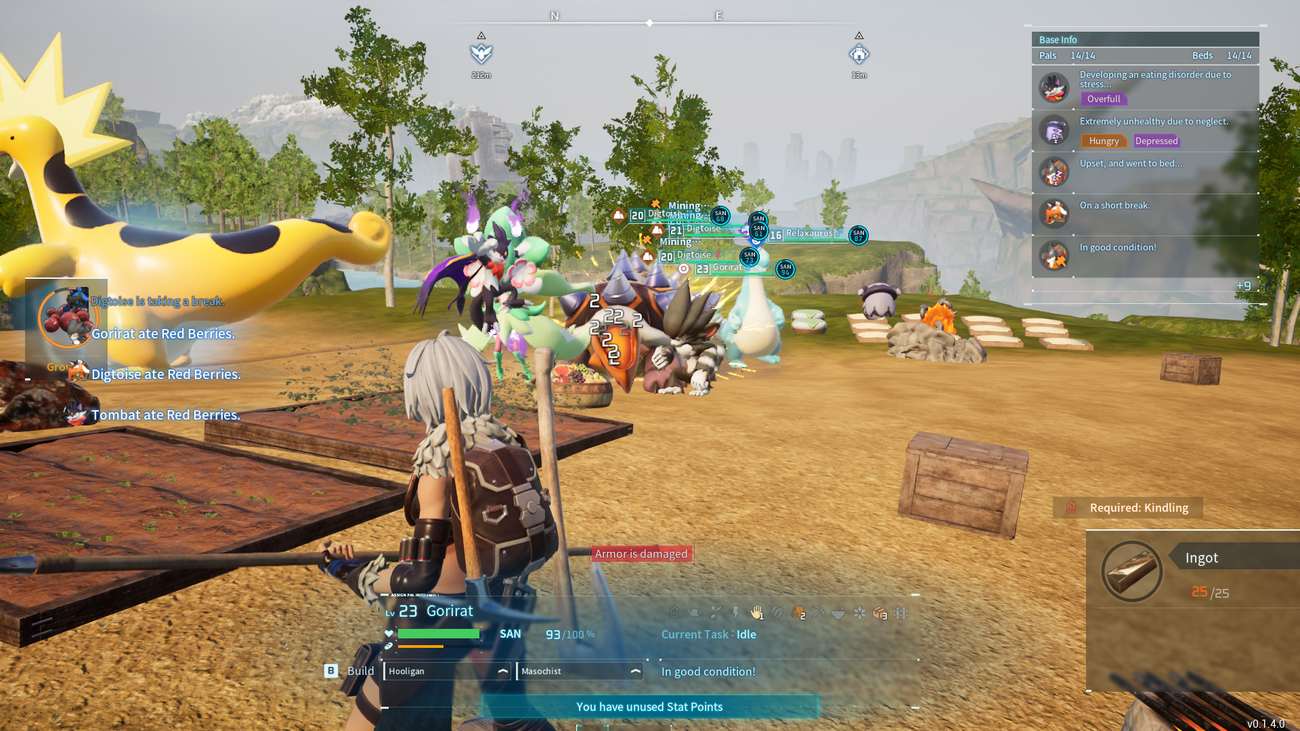The image size is (1300, 731).
Task: Open the Hooligan trait dropdown
Action: [x=447, y=671]
